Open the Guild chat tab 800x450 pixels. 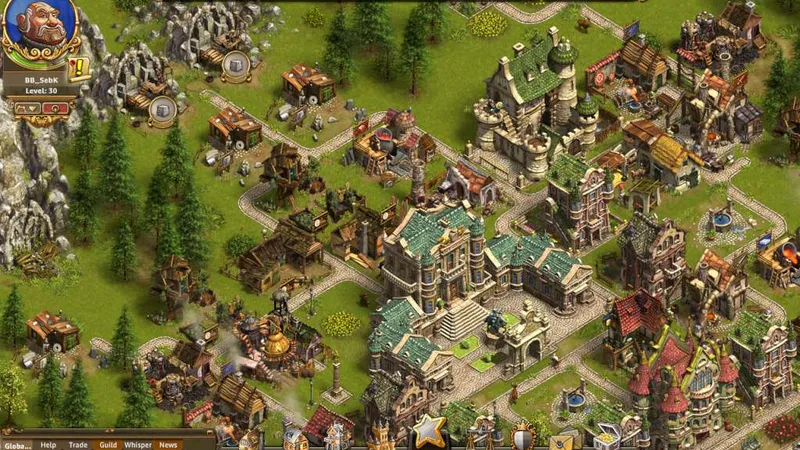pos(108,444)
